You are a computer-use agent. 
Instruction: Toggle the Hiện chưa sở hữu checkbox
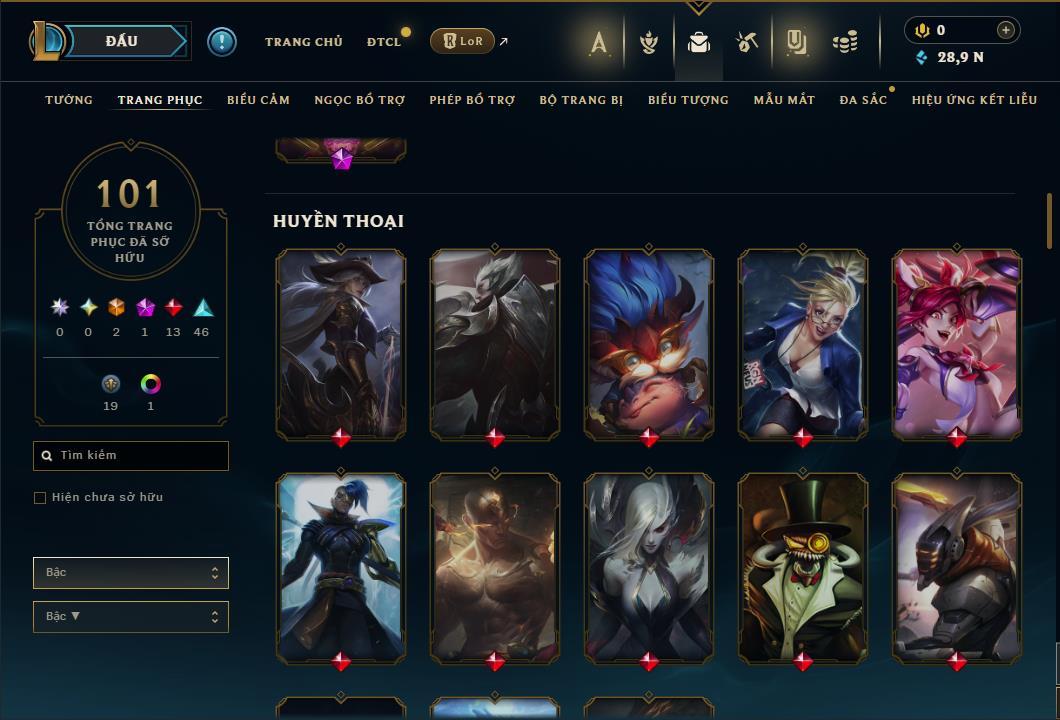point(40,498)
